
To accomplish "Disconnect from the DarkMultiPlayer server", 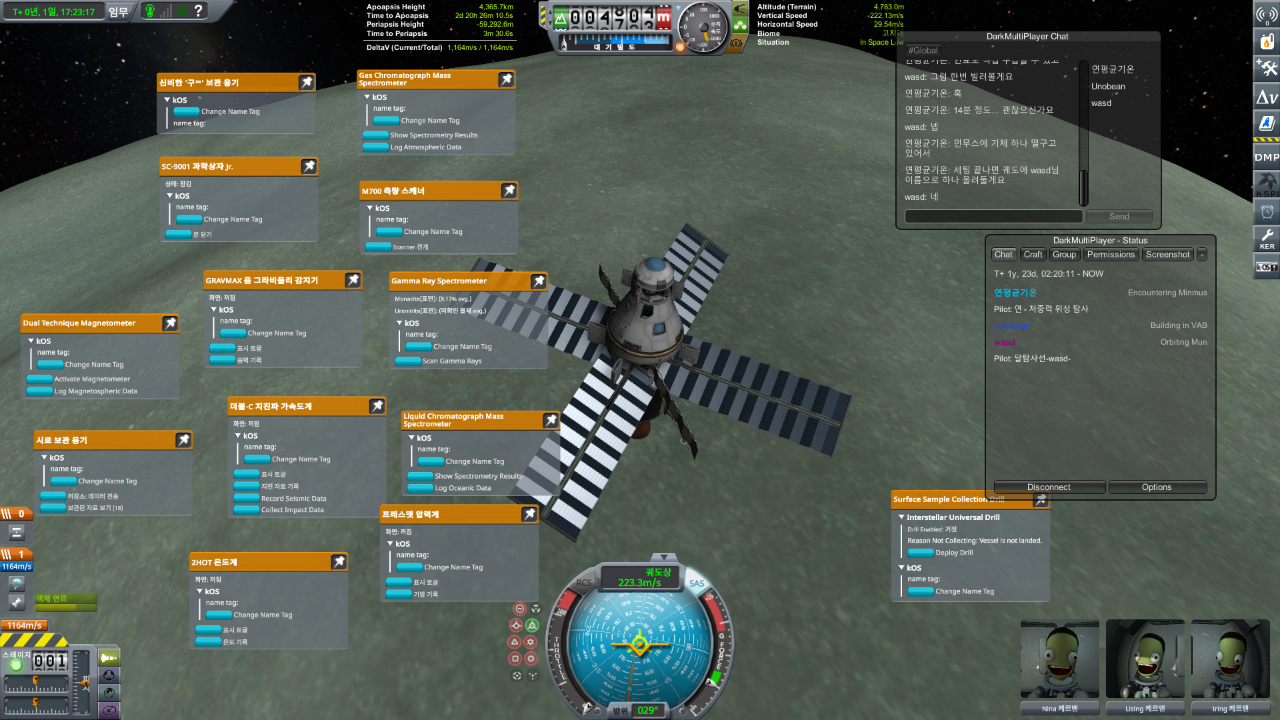I will pos(1048,487).
